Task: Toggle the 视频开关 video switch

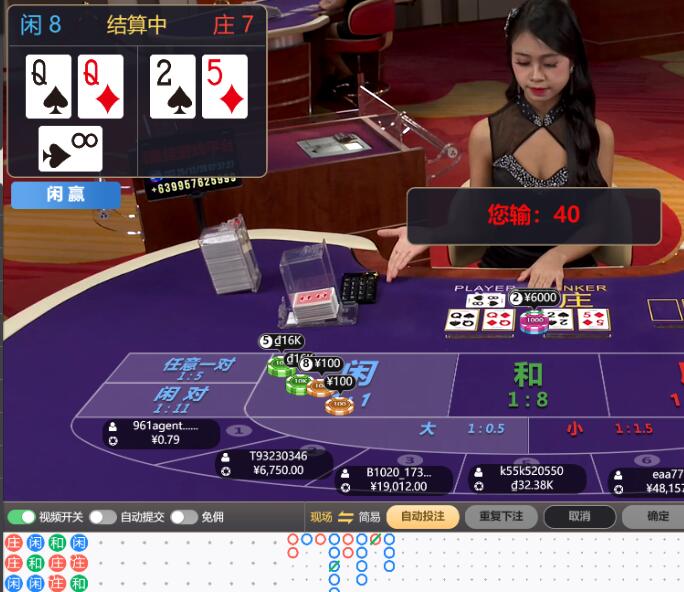Action: click(x=22, y=517)
